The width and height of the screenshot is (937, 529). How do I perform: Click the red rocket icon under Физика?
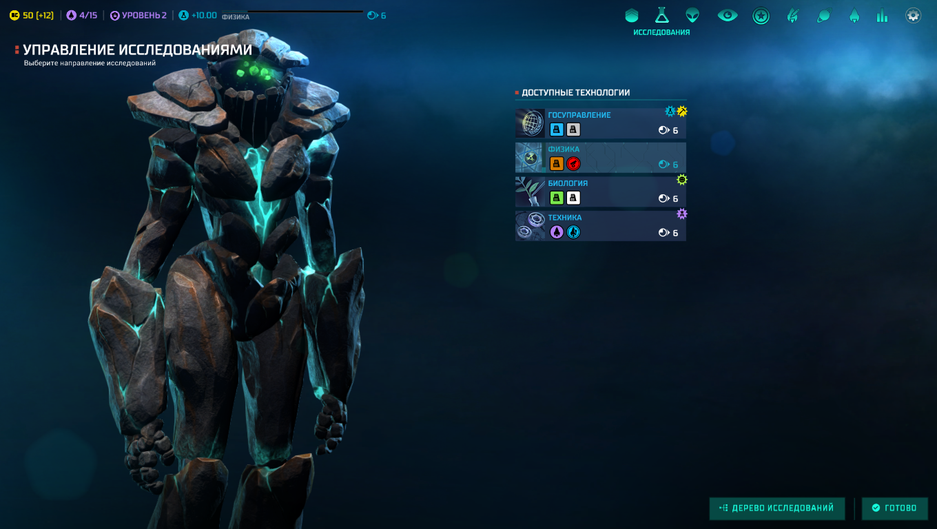[x=574, y=164]
